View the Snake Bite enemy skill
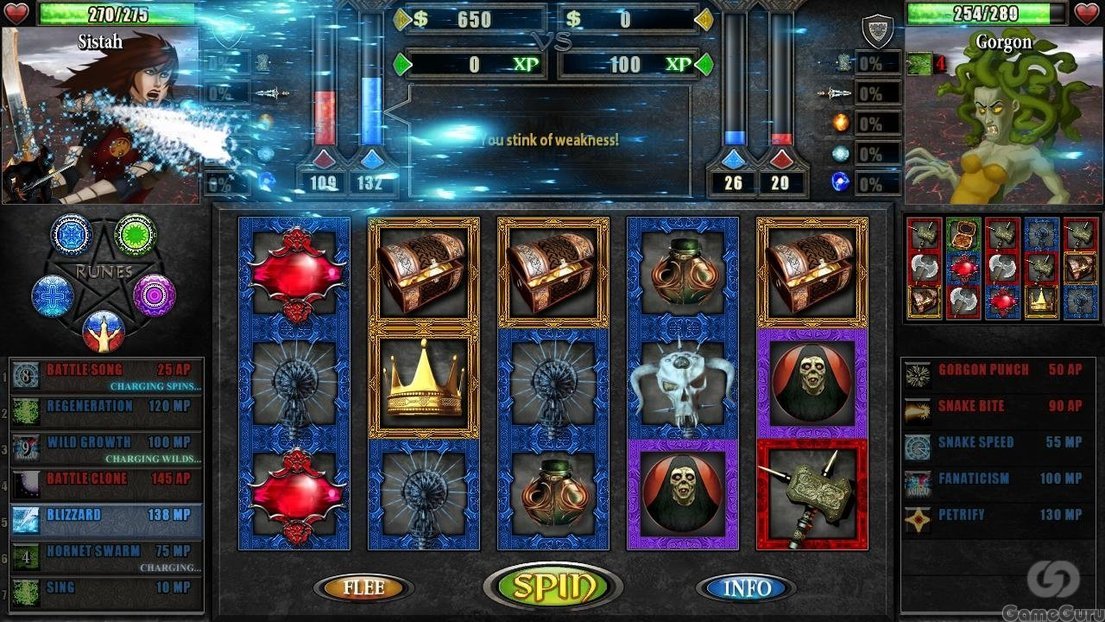The height and width of the screenshot is (622, 1105). [x=995, y=408]
